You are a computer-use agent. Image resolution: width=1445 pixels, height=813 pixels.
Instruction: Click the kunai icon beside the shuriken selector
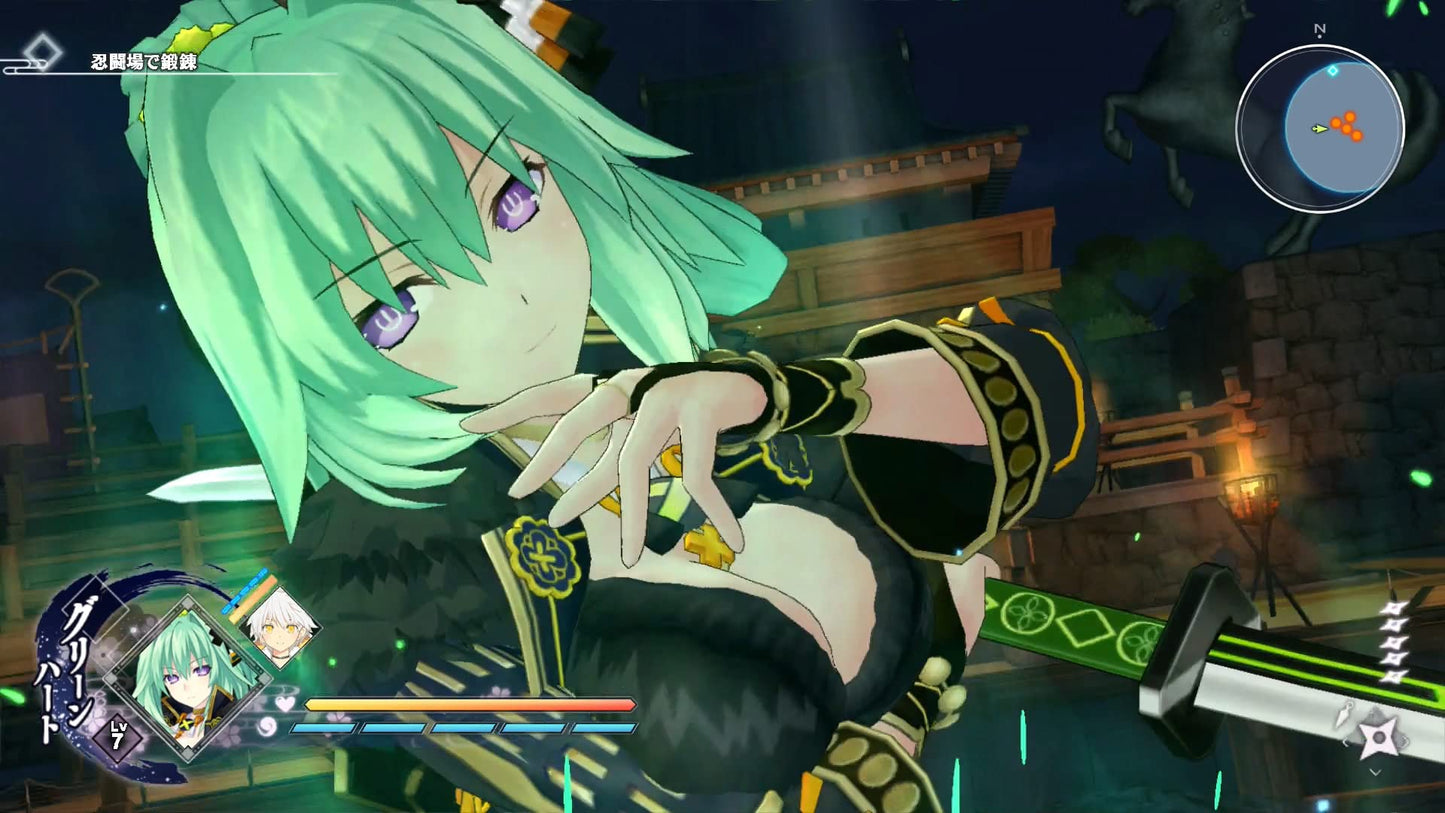pyautogui.click(x=1345, y=713)
